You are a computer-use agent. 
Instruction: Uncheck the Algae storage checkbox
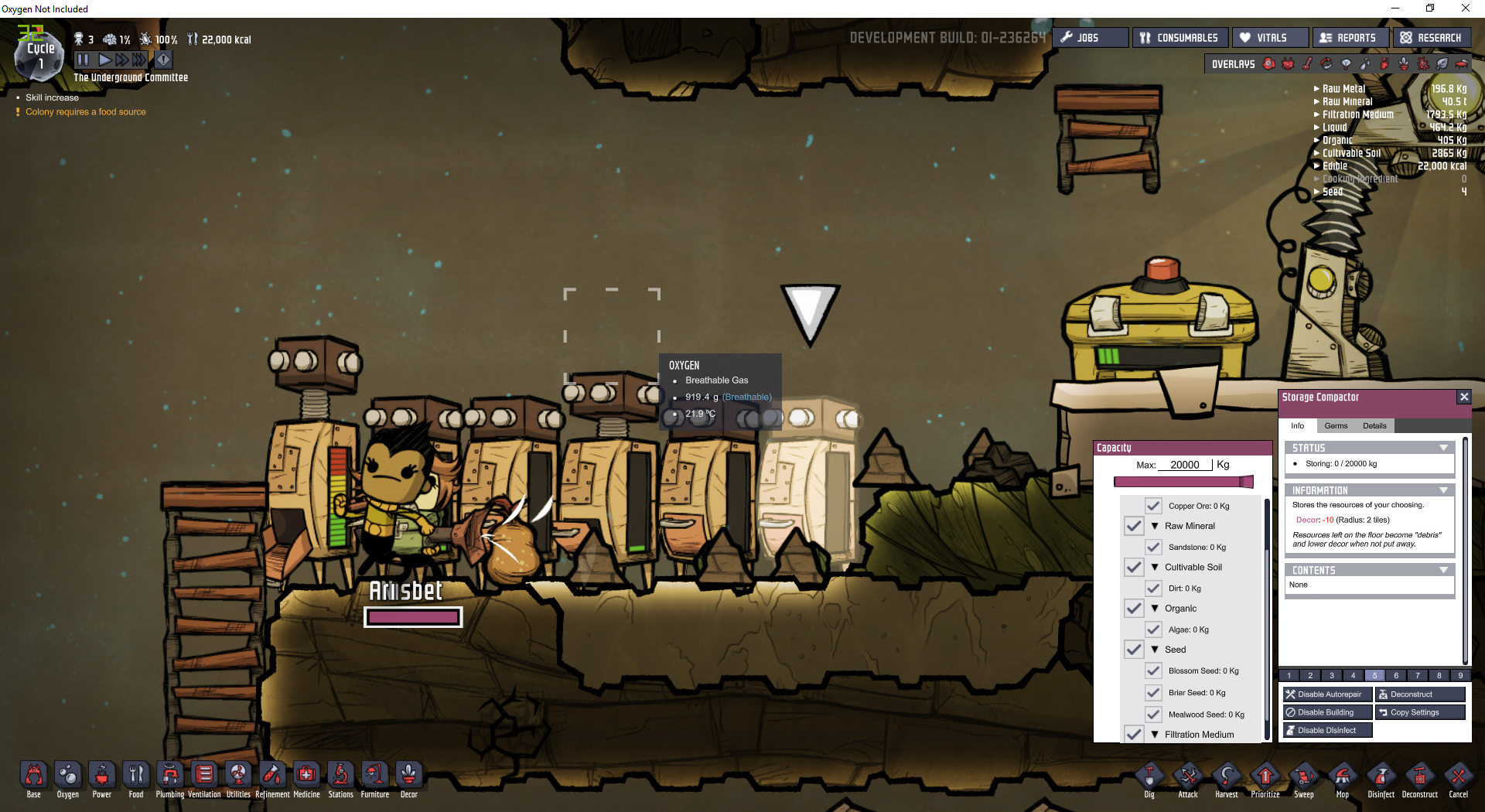(x=1153, y=629)
